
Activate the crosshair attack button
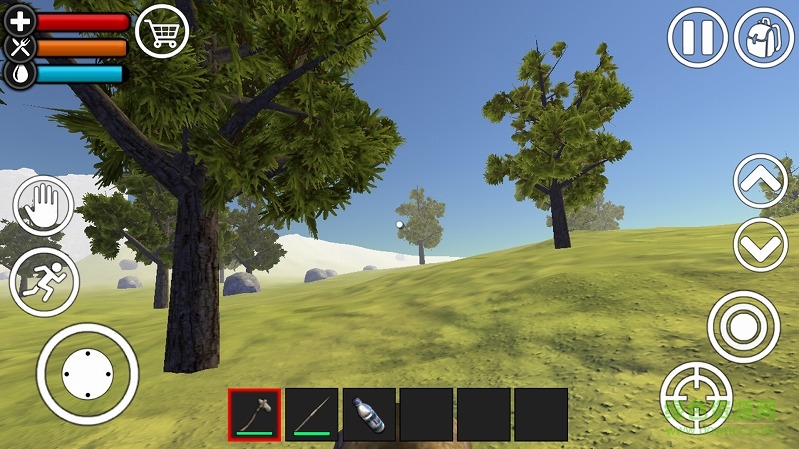click(697, 397)
